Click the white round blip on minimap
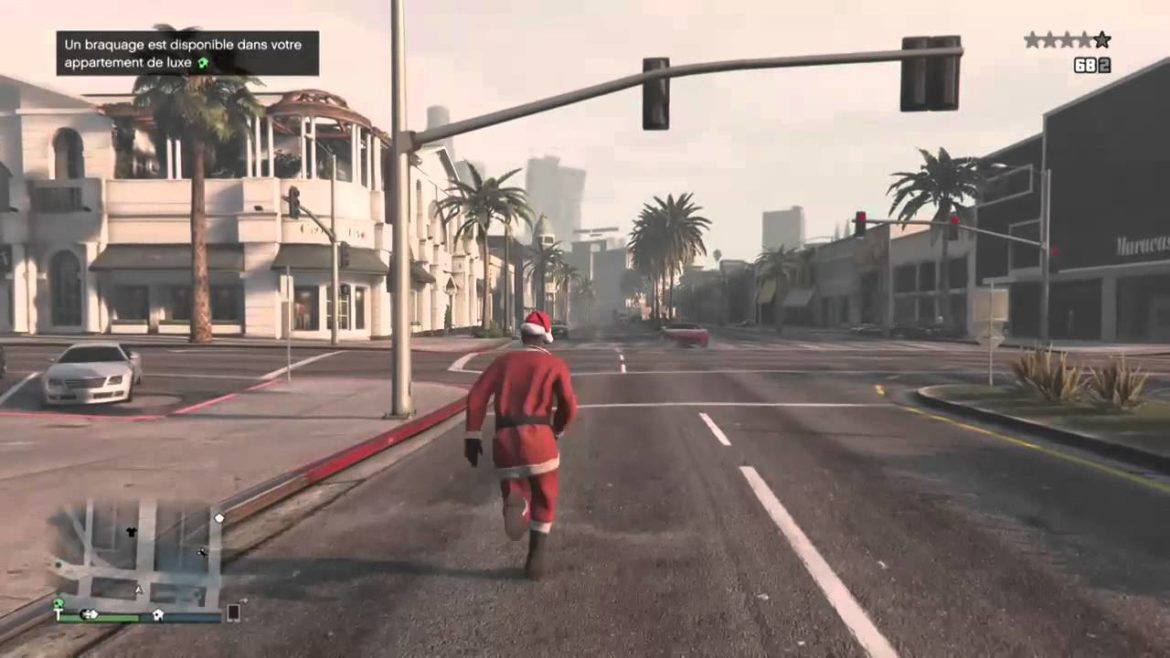1170x658 pixels. [219, 518]
